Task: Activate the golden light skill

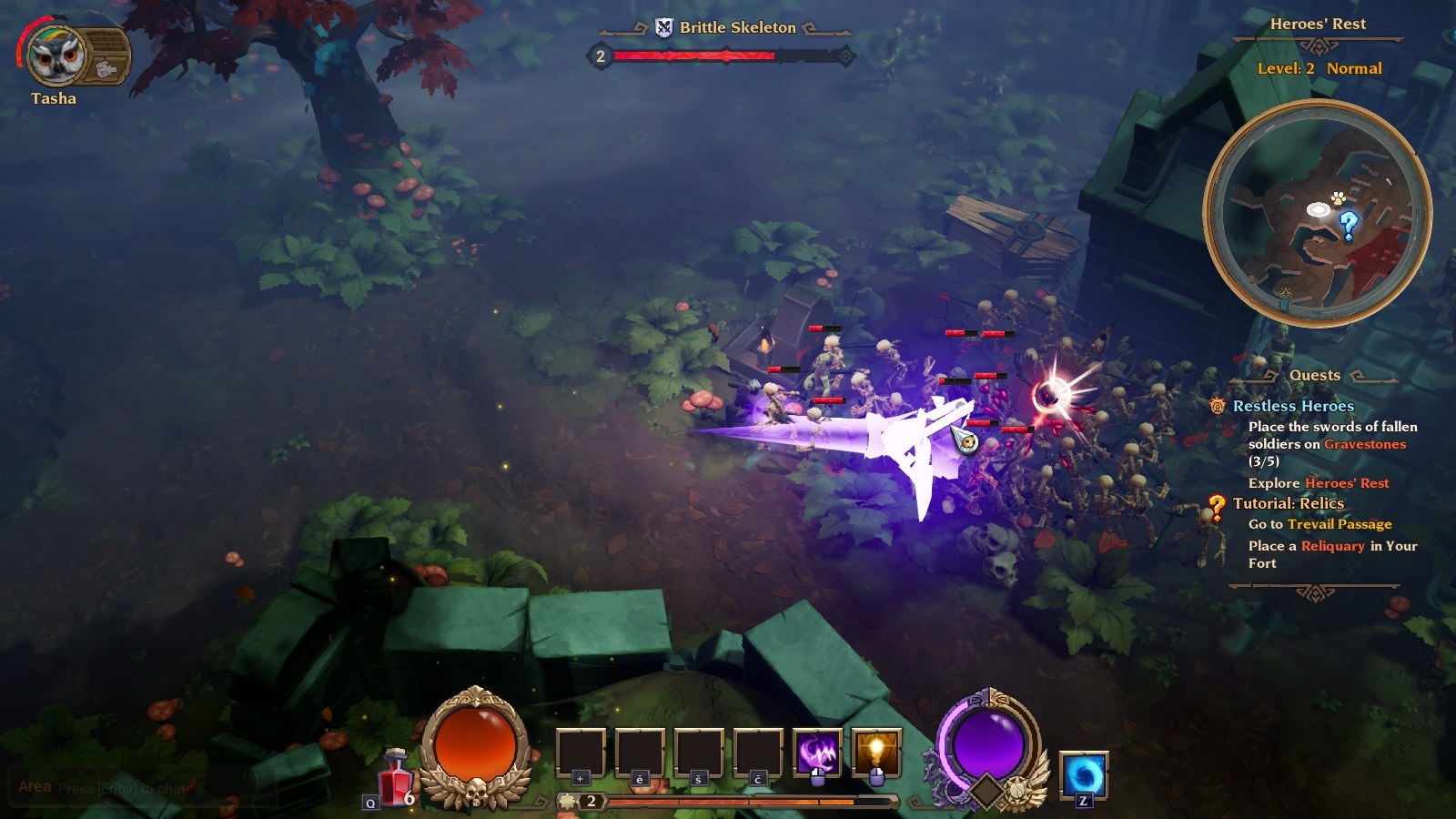Action: point(875,753)
